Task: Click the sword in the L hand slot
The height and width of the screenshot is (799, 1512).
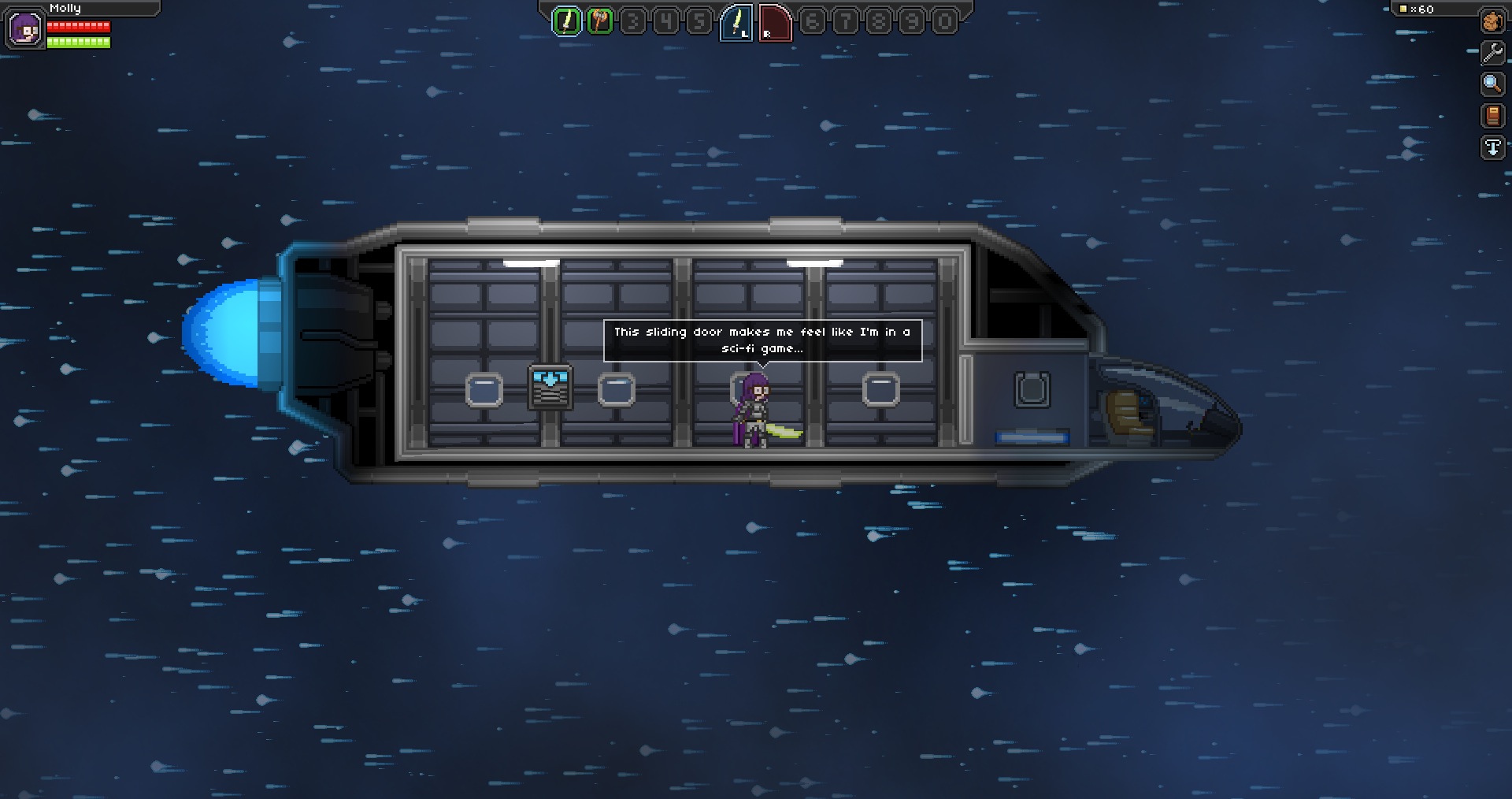Action: click(735, 21)
